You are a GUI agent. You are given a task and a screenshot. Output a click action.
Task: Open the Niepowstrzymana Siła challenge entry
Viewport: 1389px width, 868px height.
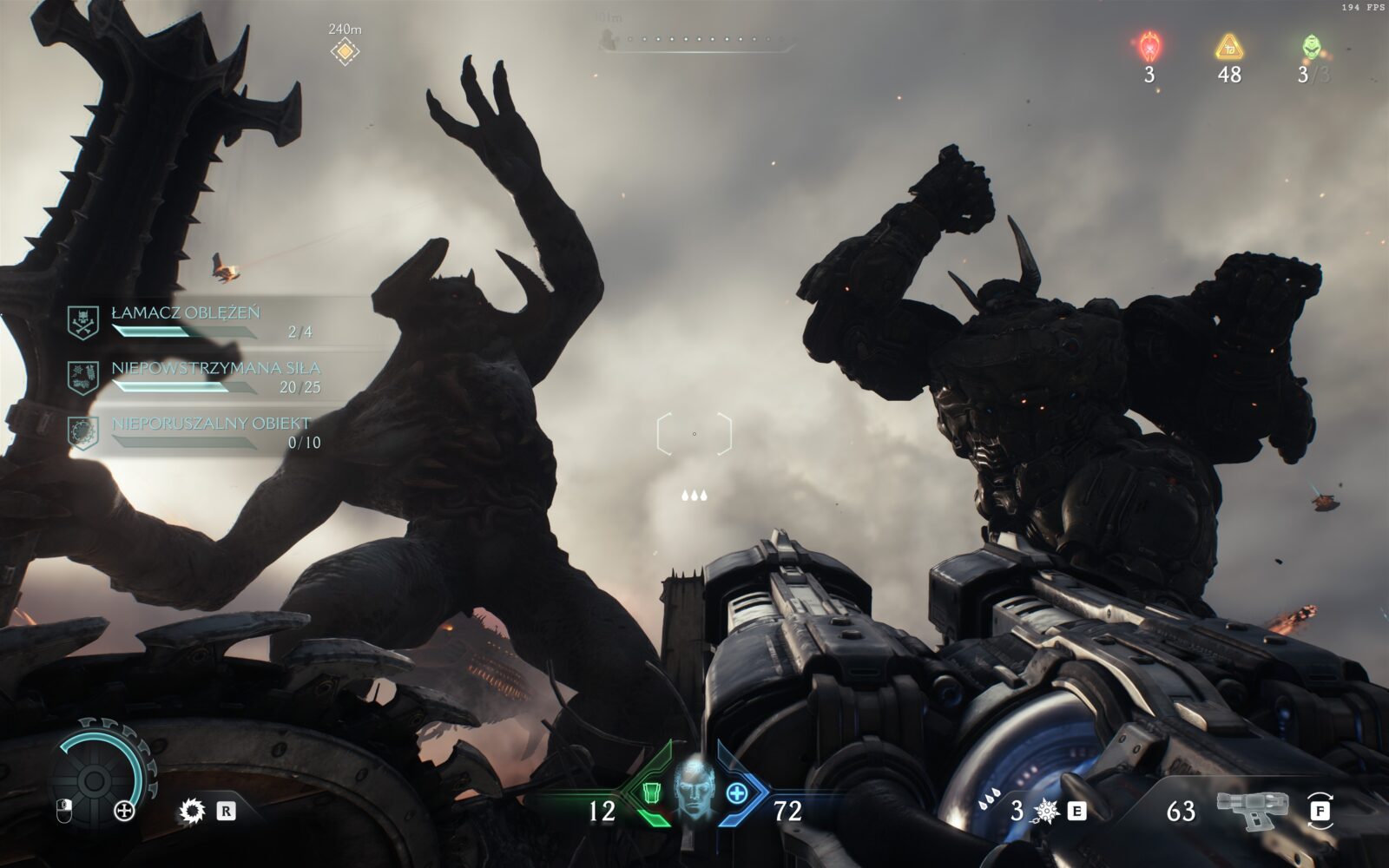195,377
